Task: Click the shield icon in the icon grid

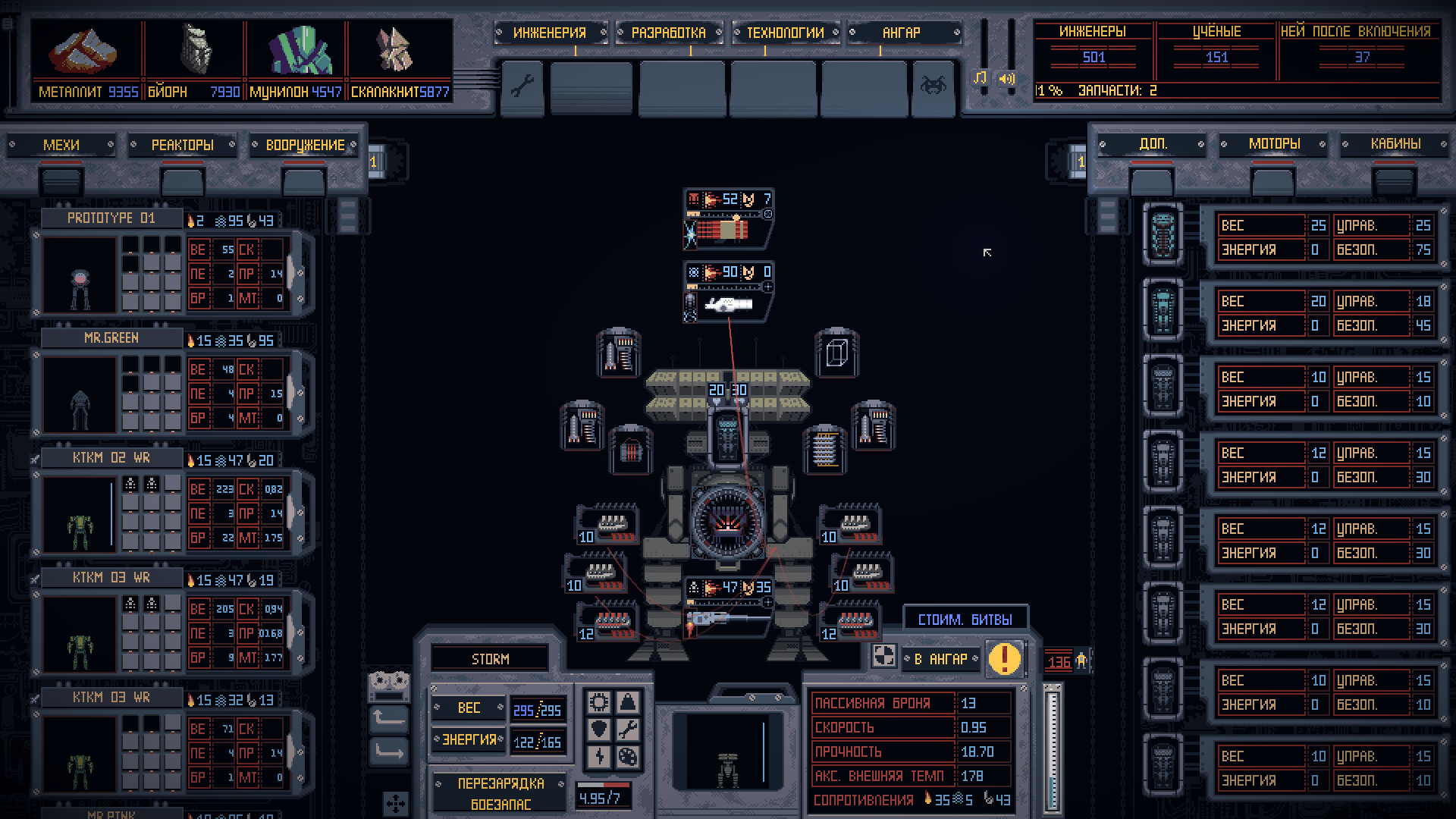Action: (598, 726)
